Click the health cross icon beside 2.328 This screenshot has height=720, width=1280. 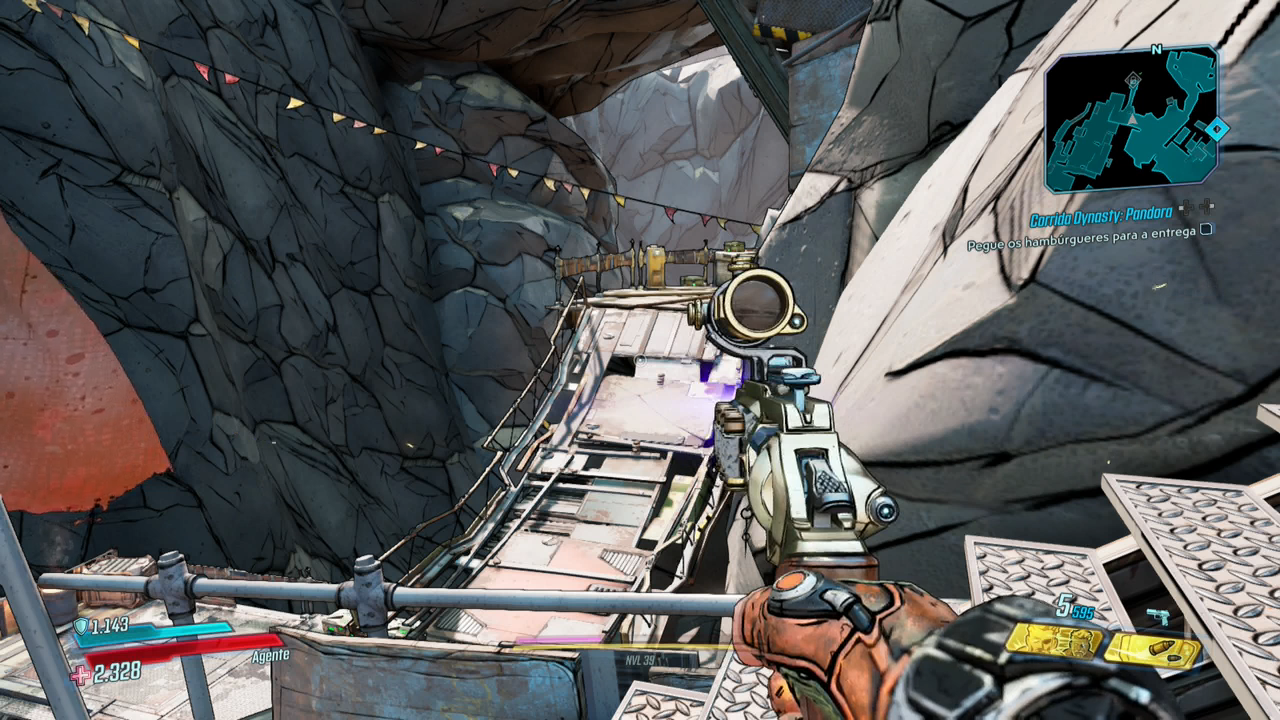coord(80,674)
